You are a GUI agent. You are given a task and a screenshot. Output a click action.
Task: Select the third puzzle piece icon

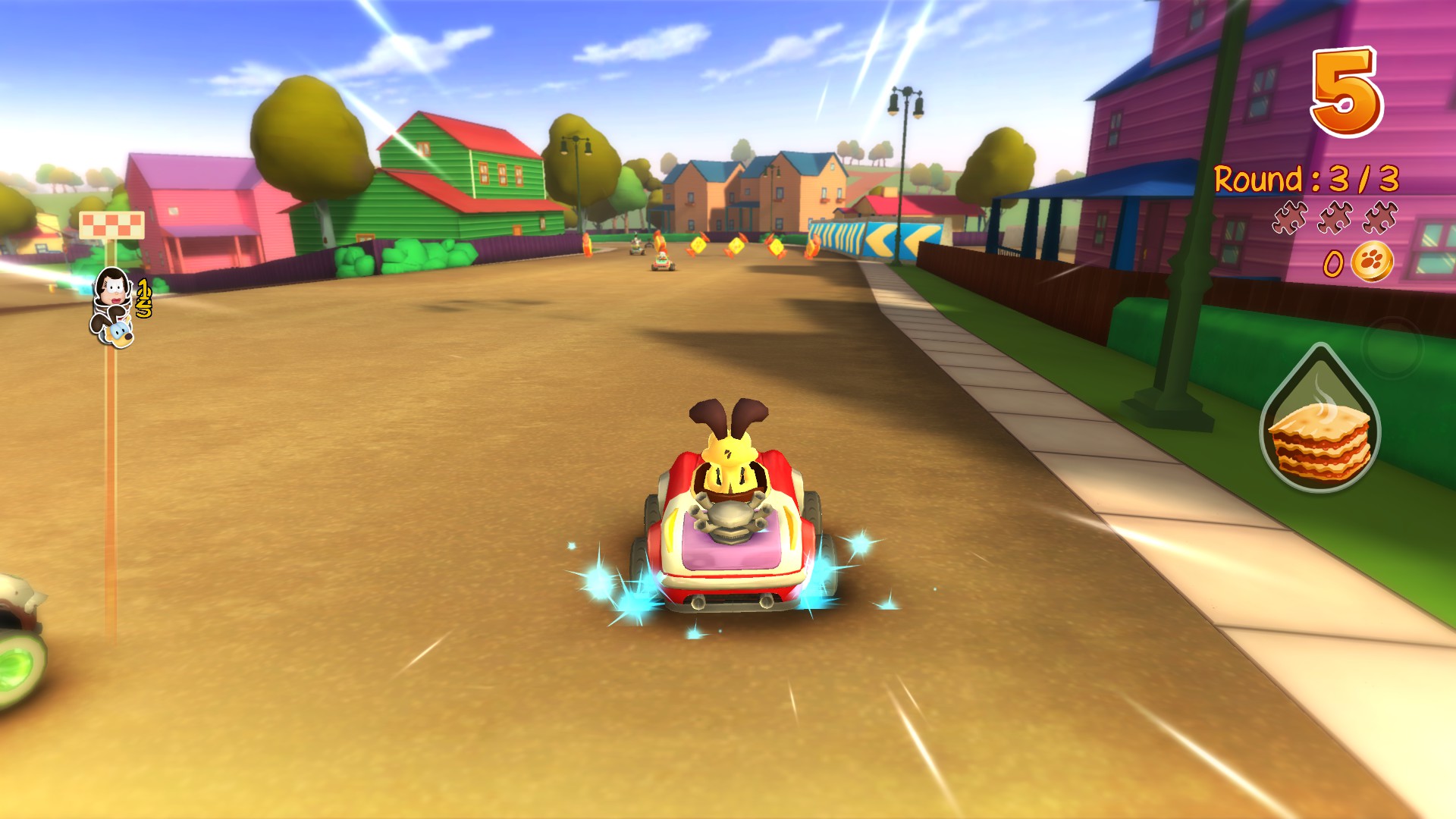[1380, 216]
